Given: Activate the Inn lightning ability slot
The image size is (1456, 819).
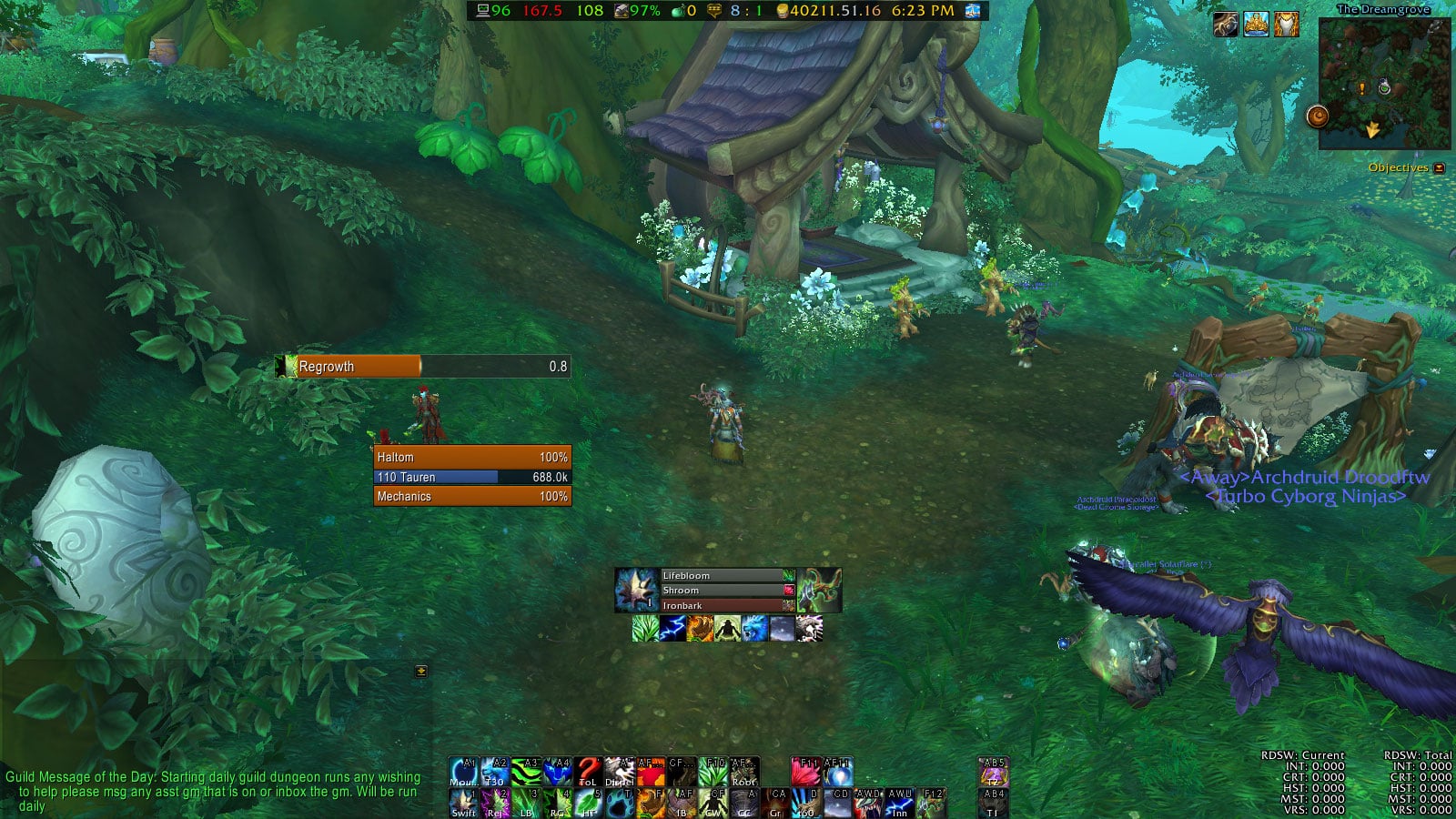Looking at the screenshot, I should 899,803.
